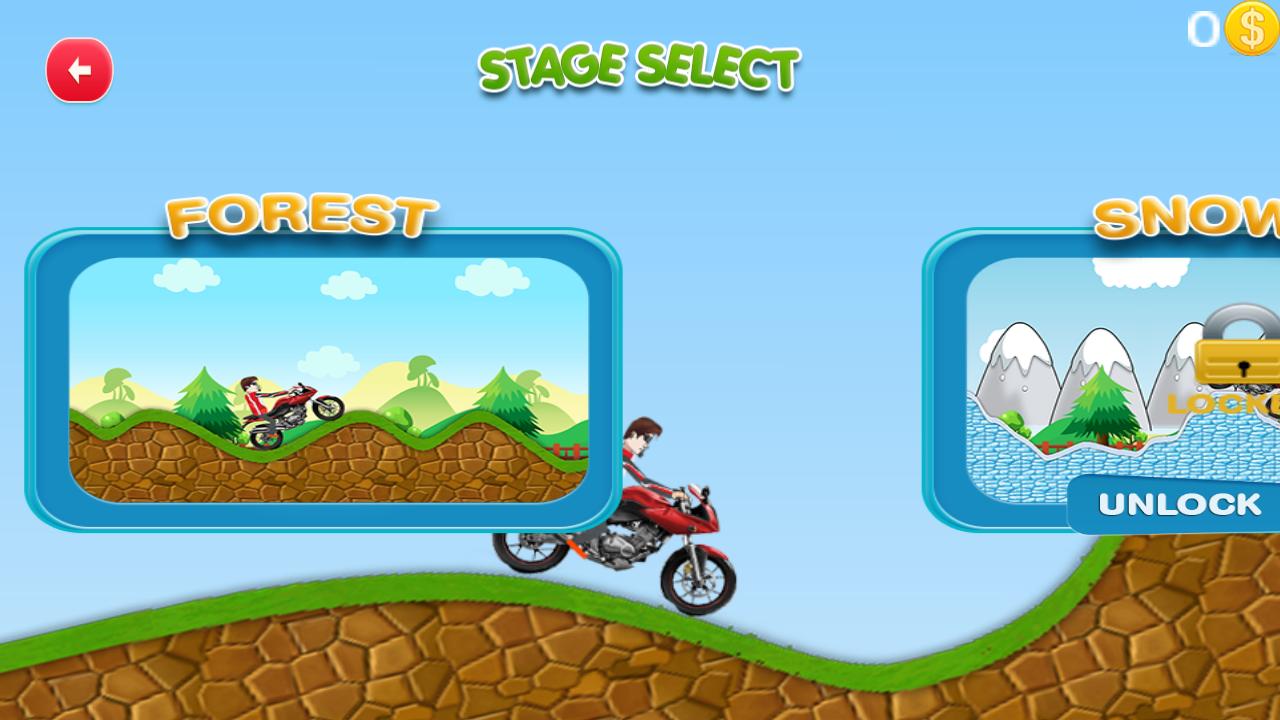Click the STAGE SELECT heading
The height and width of the screenshot is (720, 1280).
coord(638,68)
